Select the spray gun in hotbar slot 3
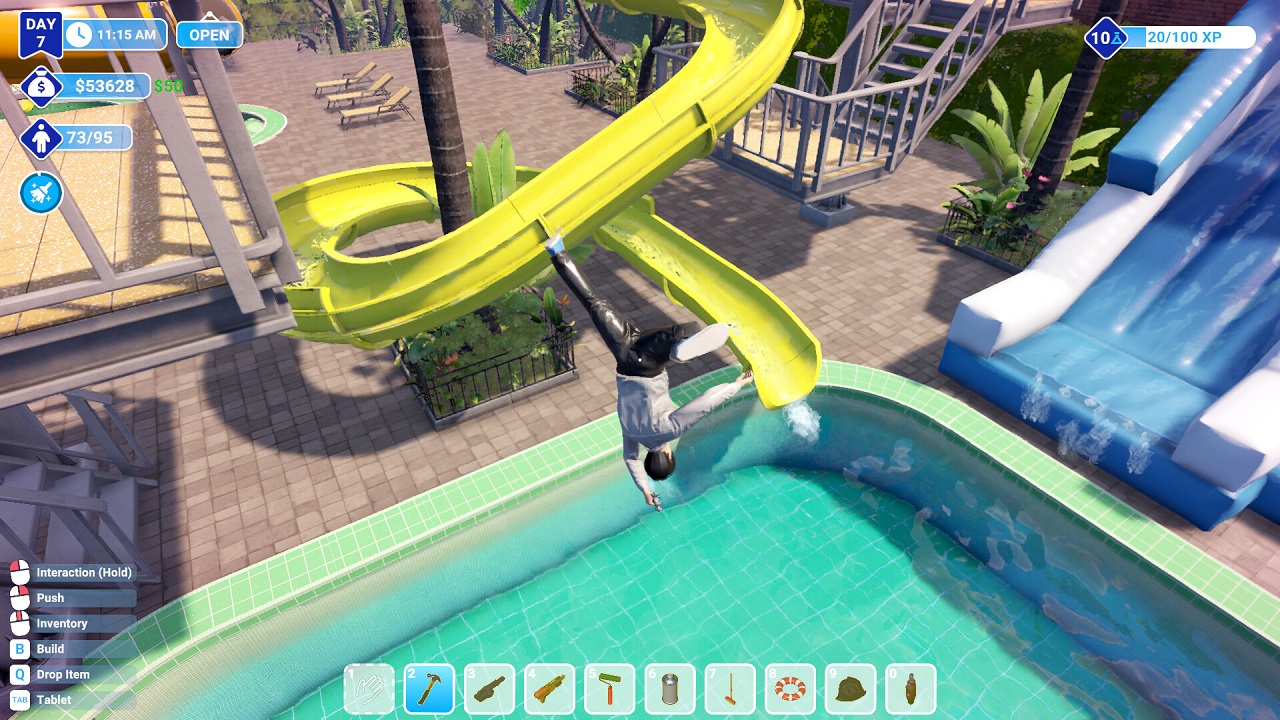The image size is (1280, 720). pyautogui.click(x=489, y=688)
